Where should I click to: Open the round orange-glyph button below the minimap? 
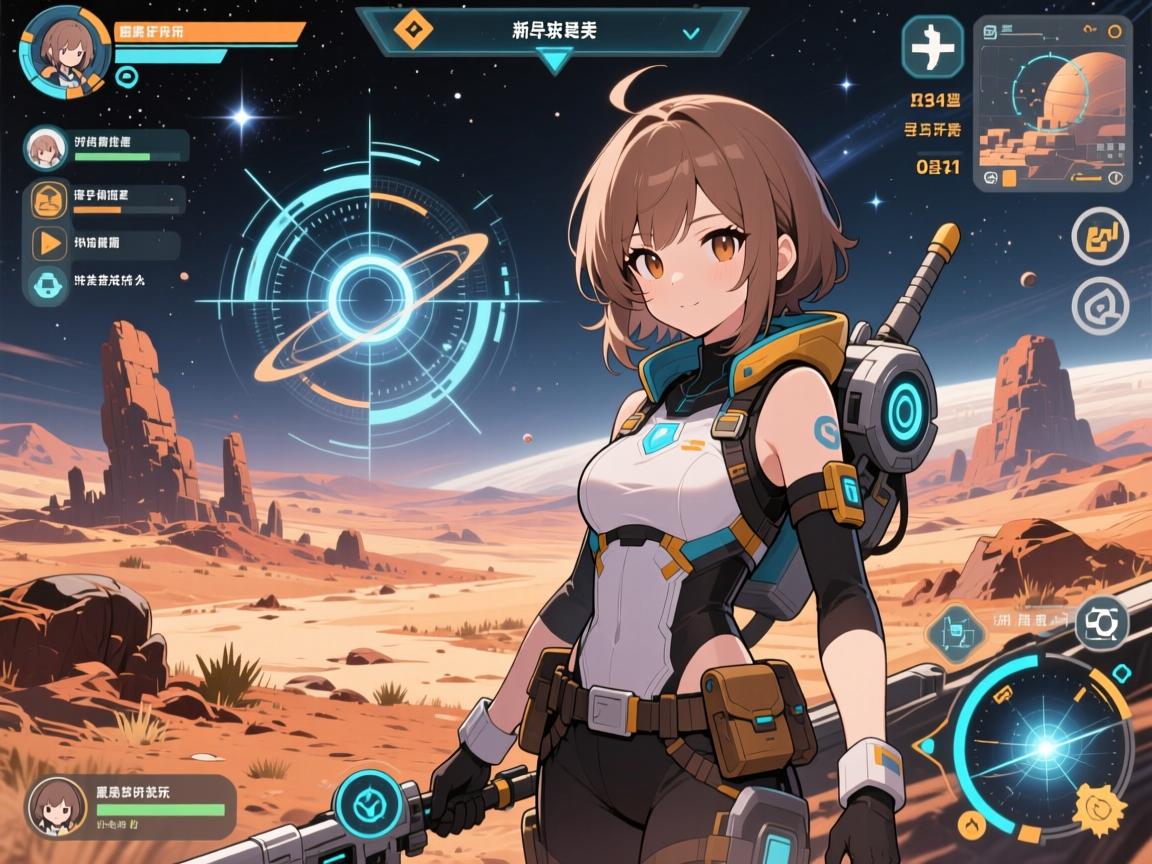(1100, 236)
